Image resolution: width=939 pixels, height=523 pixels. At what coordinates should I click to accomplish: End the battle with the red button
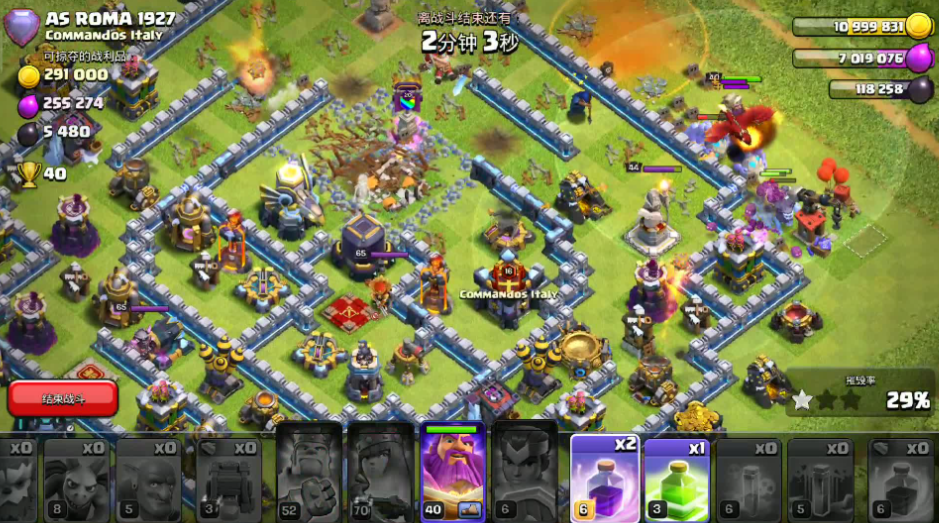point(63,398)
